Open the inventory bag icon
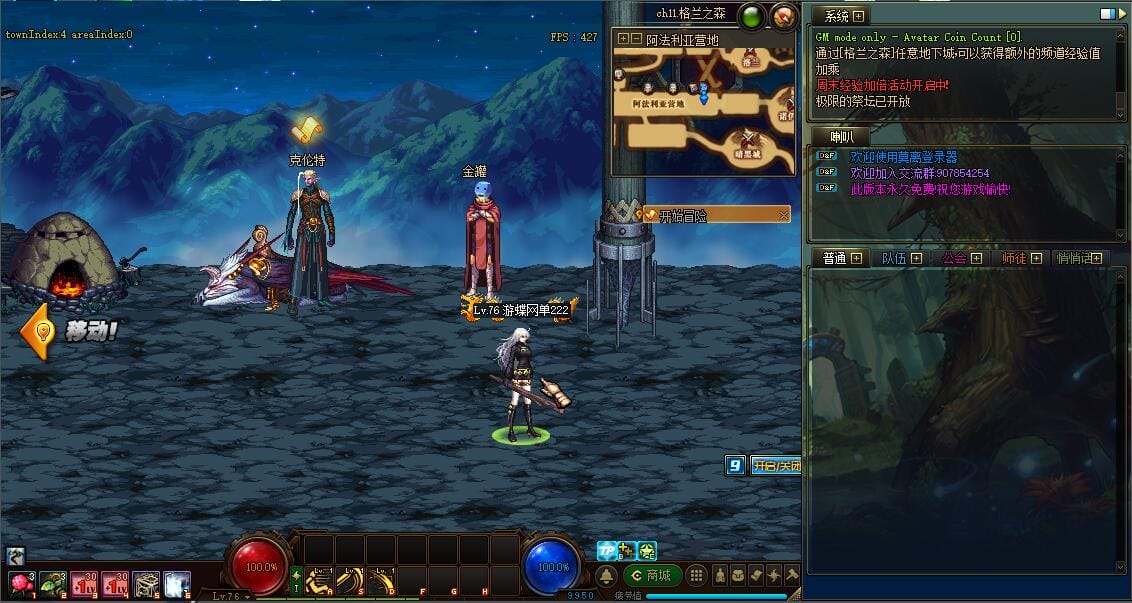This screenshot has width=1132, height=603. coord(738,576)
